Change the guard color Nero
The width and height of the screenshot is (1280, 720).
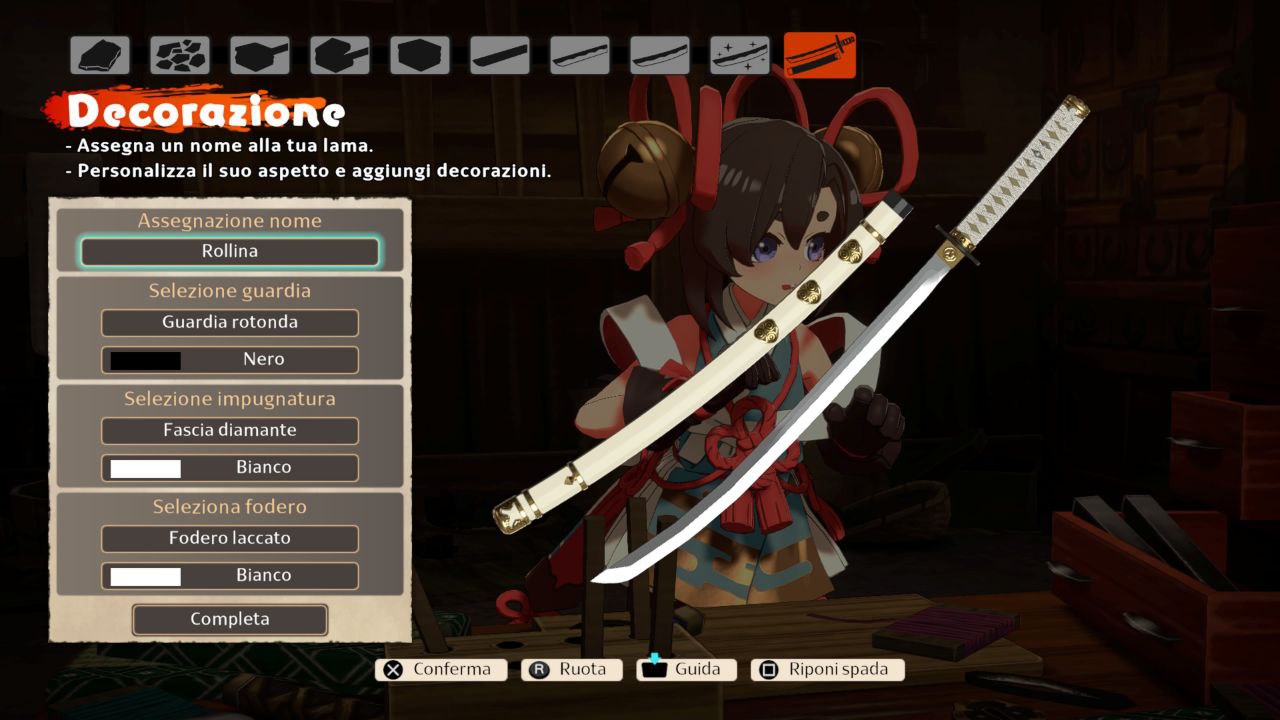pos(230,360)
